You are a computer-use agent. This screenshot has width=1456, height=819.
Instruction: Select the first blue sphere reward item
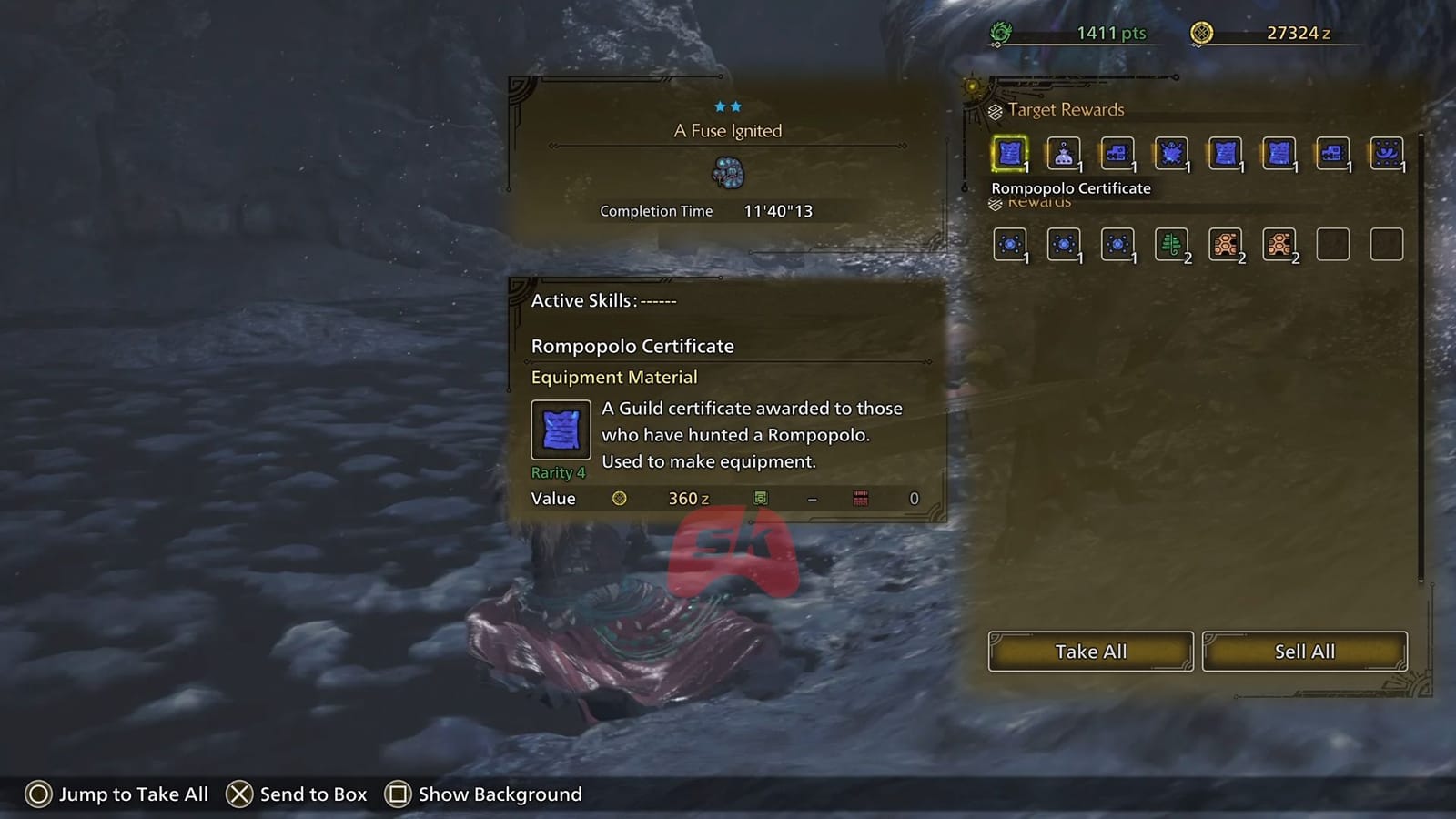[1009, 243]
